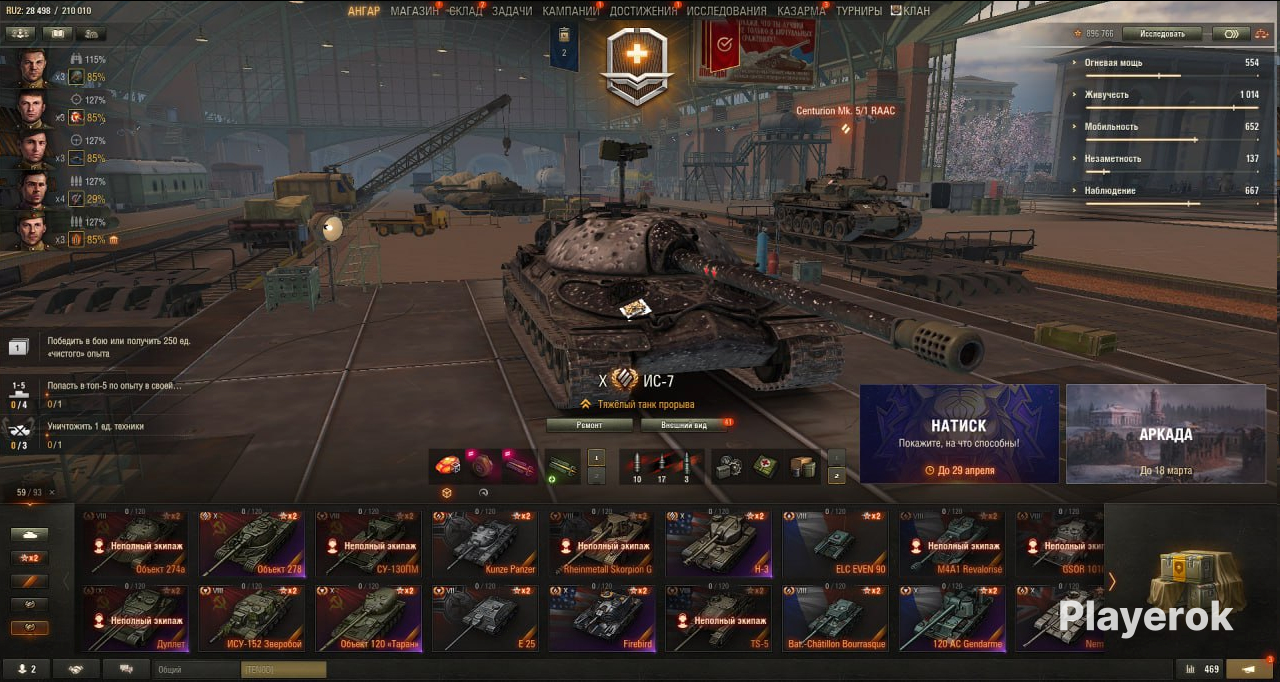Open the НАТИСК game mode banner
The height and width of the screenshot is (682, 1280).
point(959,434)
